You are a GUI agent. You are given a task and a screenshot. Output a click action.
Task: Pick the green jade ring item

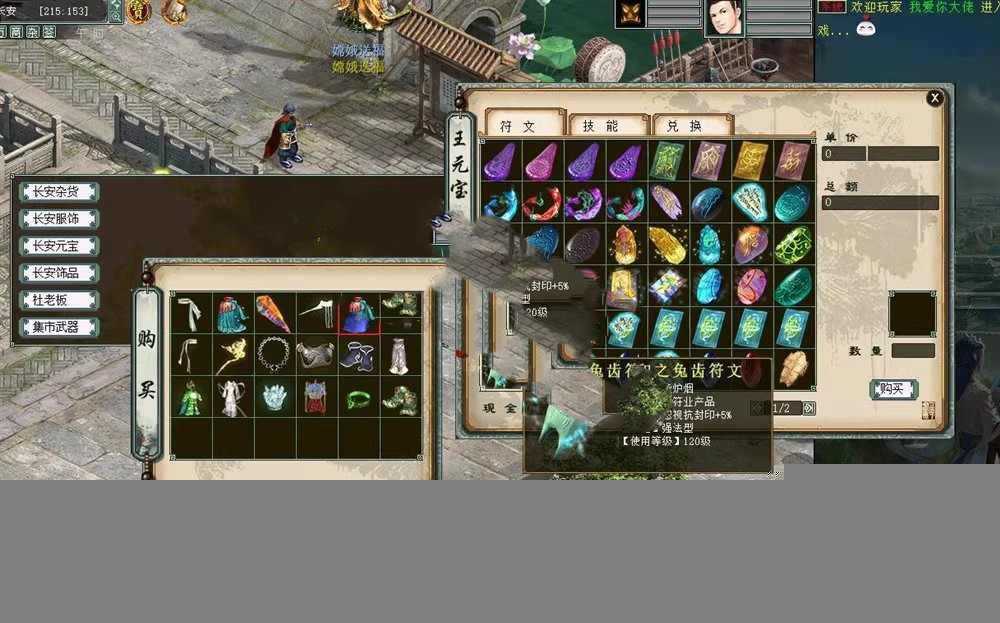click(x=358, y=398)
